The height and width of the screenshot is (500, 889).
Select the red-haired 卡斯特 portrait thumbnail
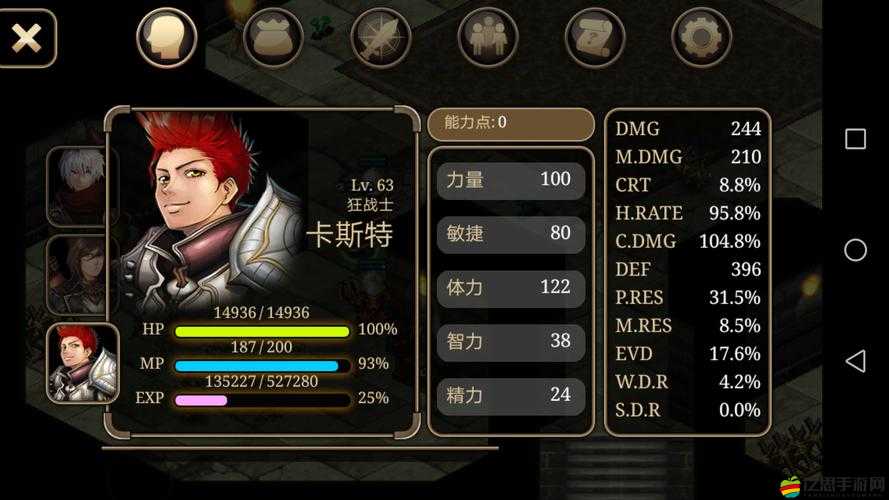pyautogui.click(x=83, y=364)
